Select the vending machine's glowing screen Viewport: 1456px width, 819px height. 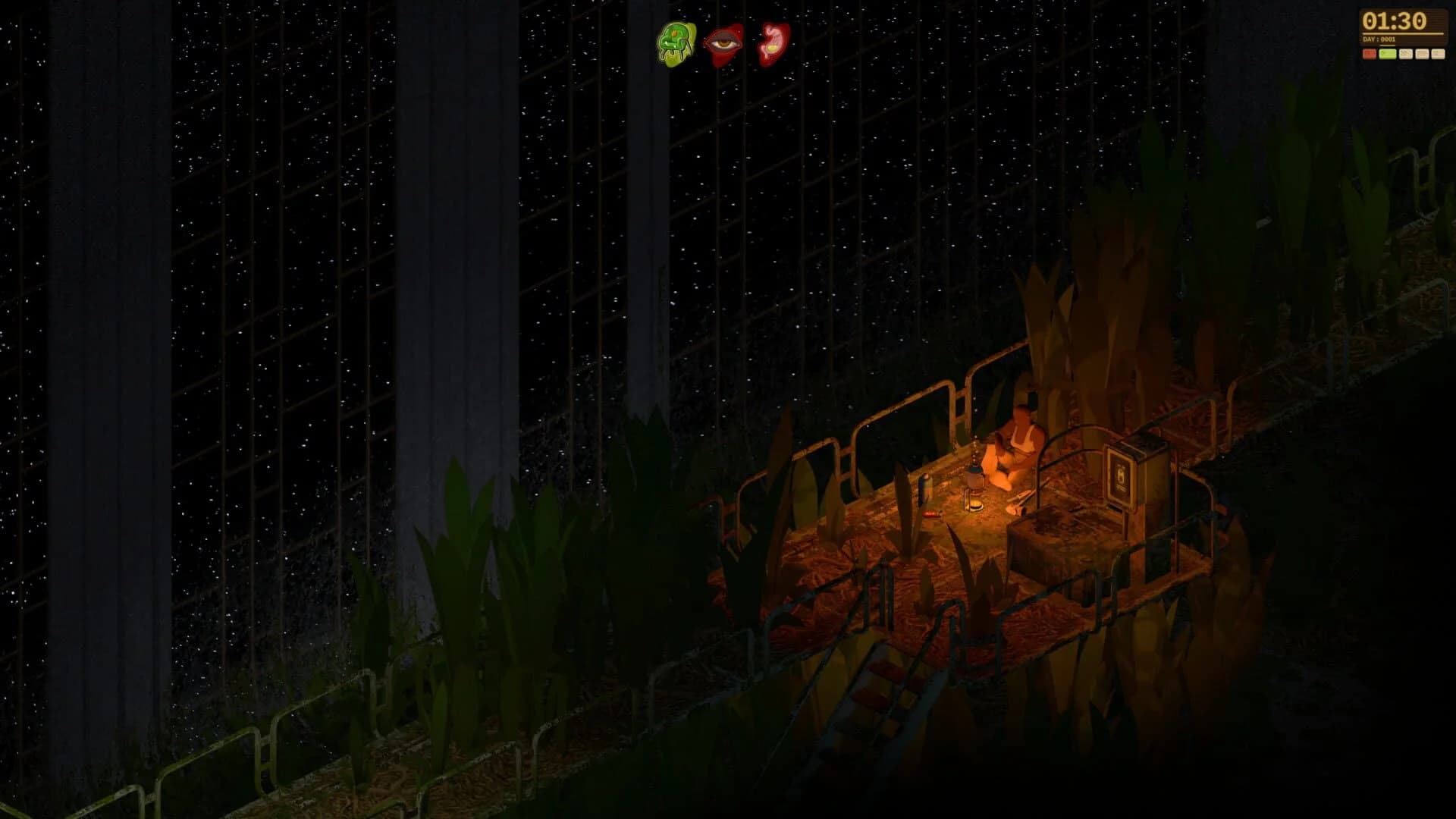click(x=1119, y=475)
